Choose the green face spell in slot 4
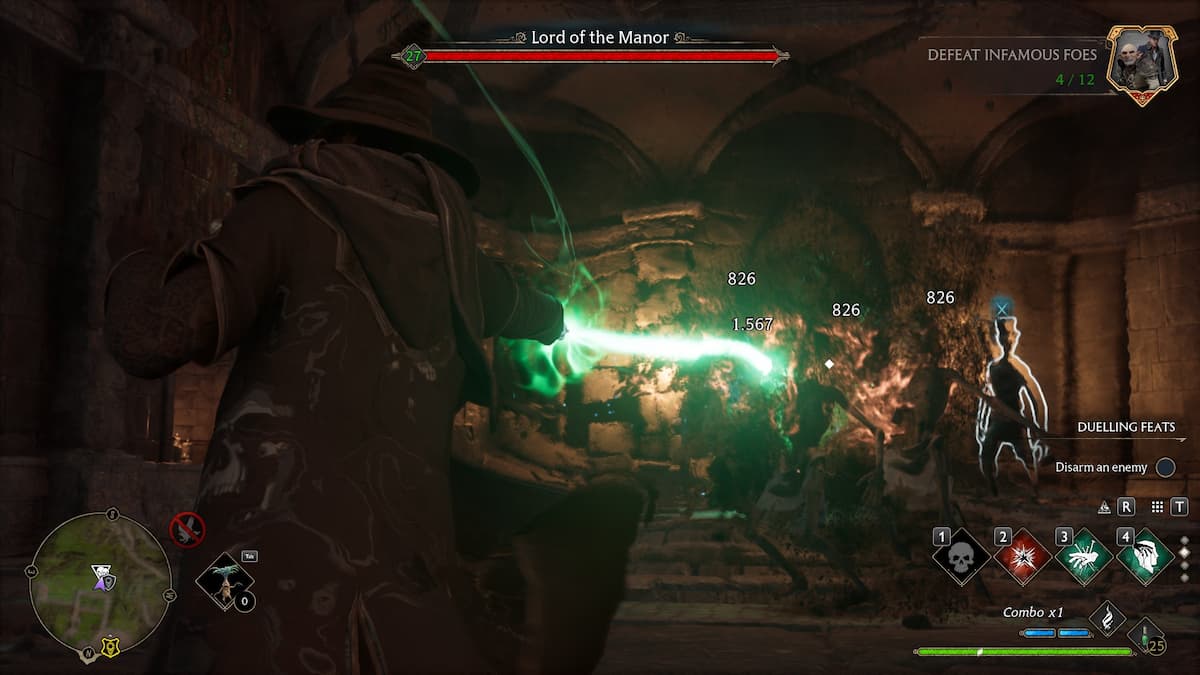The width and height of the screenshot is (1200, 675). point(1145,558)
